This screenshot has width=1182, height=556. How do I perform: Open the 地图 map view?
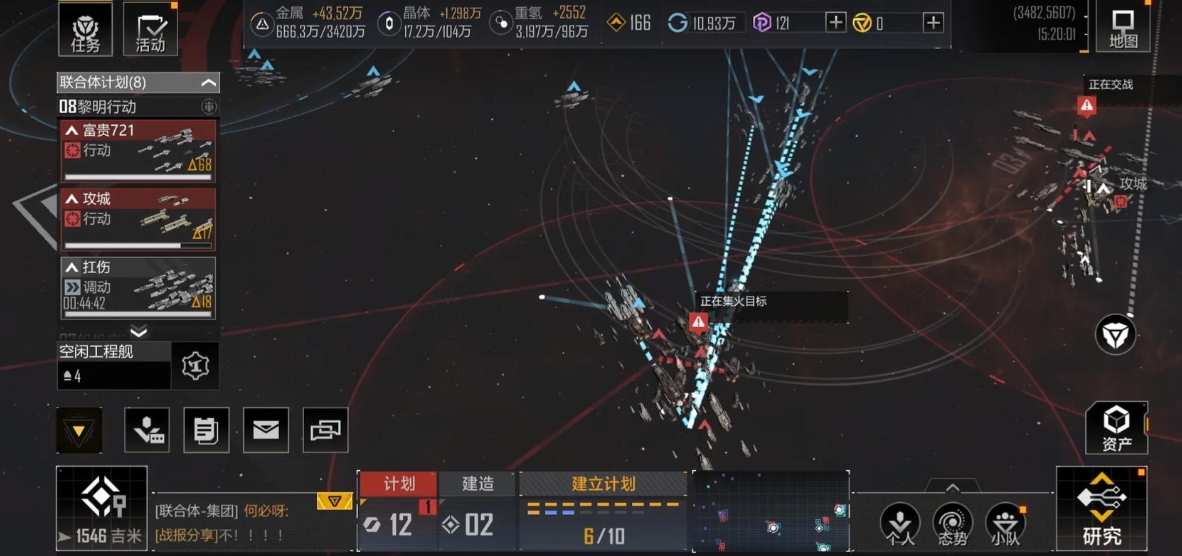click(1123, 27)
